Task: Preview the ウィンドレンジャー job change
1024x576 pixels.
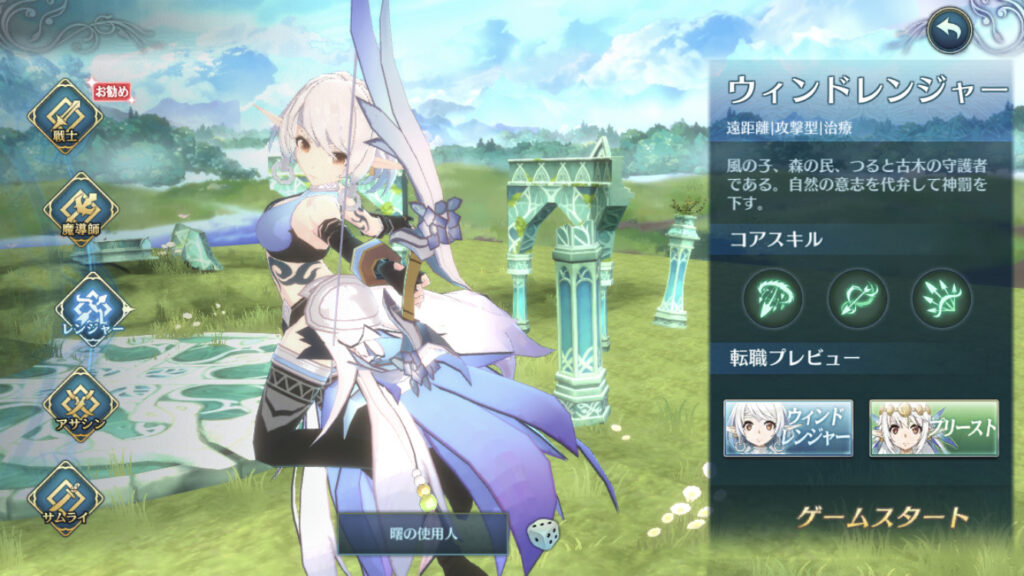Action: 788,428
